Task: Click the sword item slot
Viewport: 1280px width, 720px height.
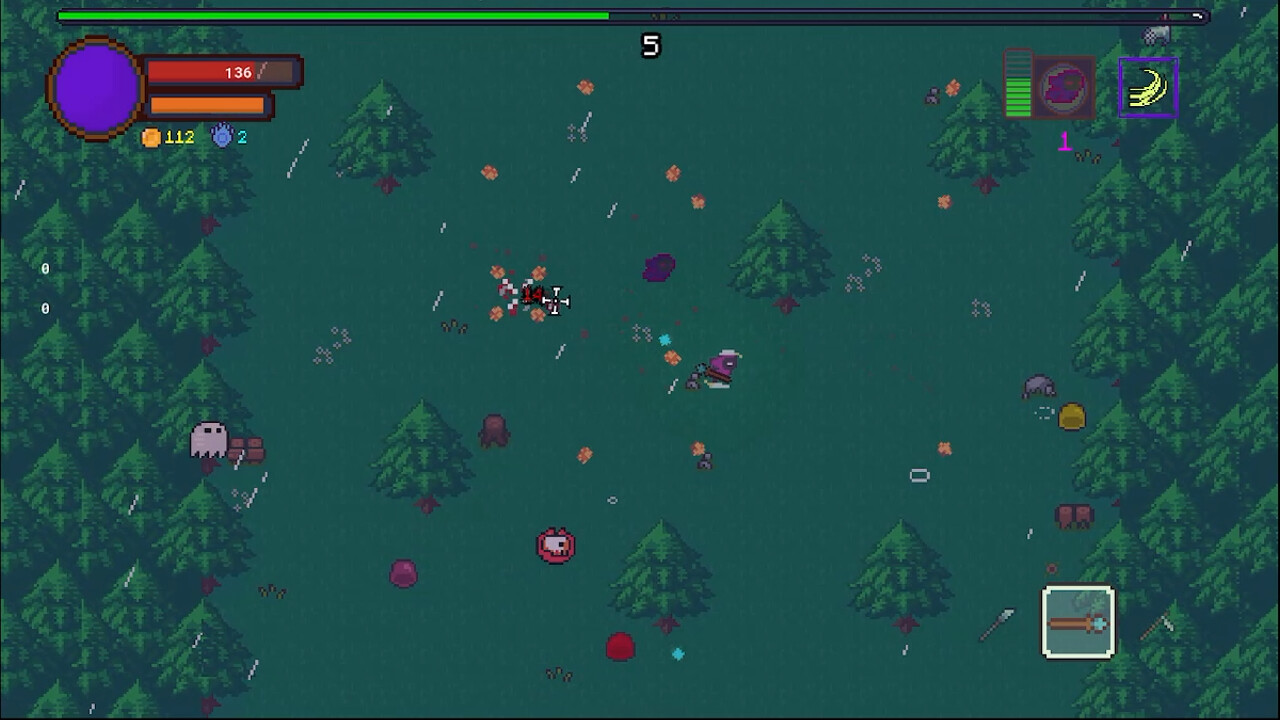Action: [1078, 622]
